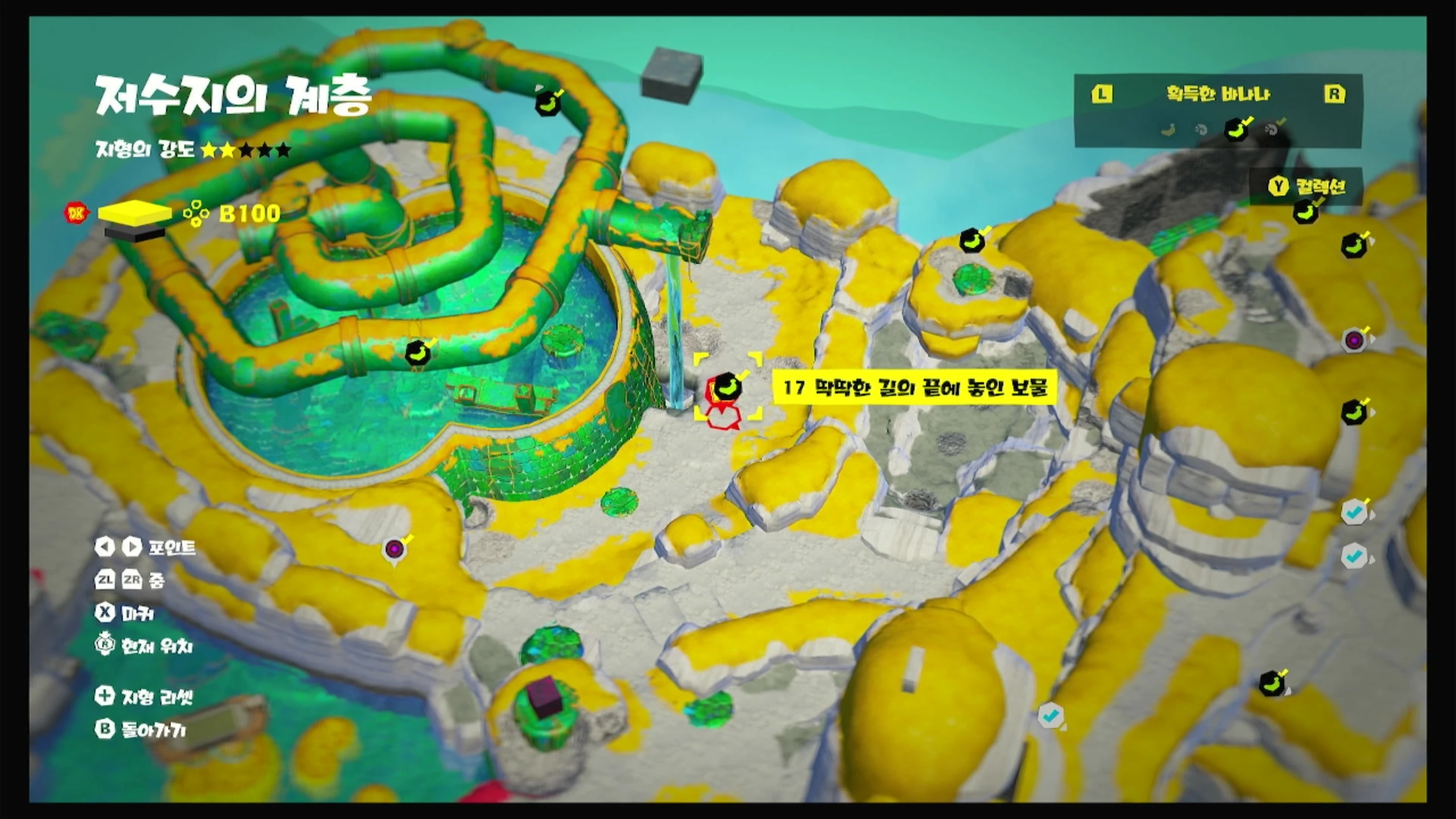Switch filter to uncollected bananas icon
The height and width of the screenshot is (819, 1456).
pos(1168,130)
